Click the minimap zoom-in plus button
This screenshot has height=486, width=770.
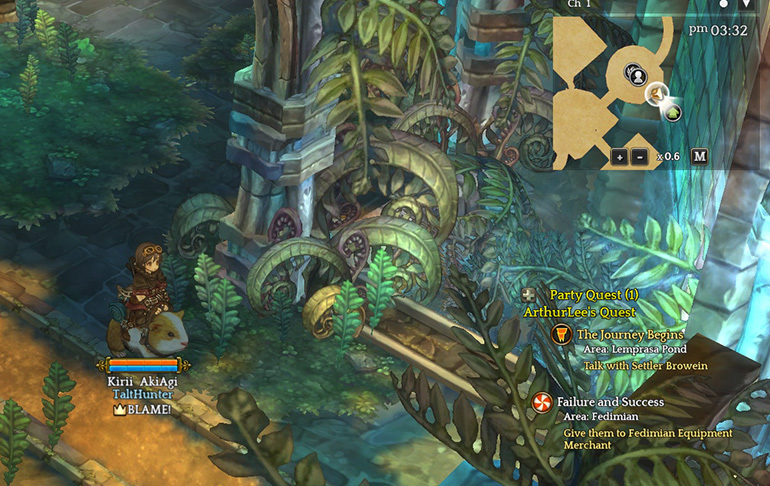619,156
